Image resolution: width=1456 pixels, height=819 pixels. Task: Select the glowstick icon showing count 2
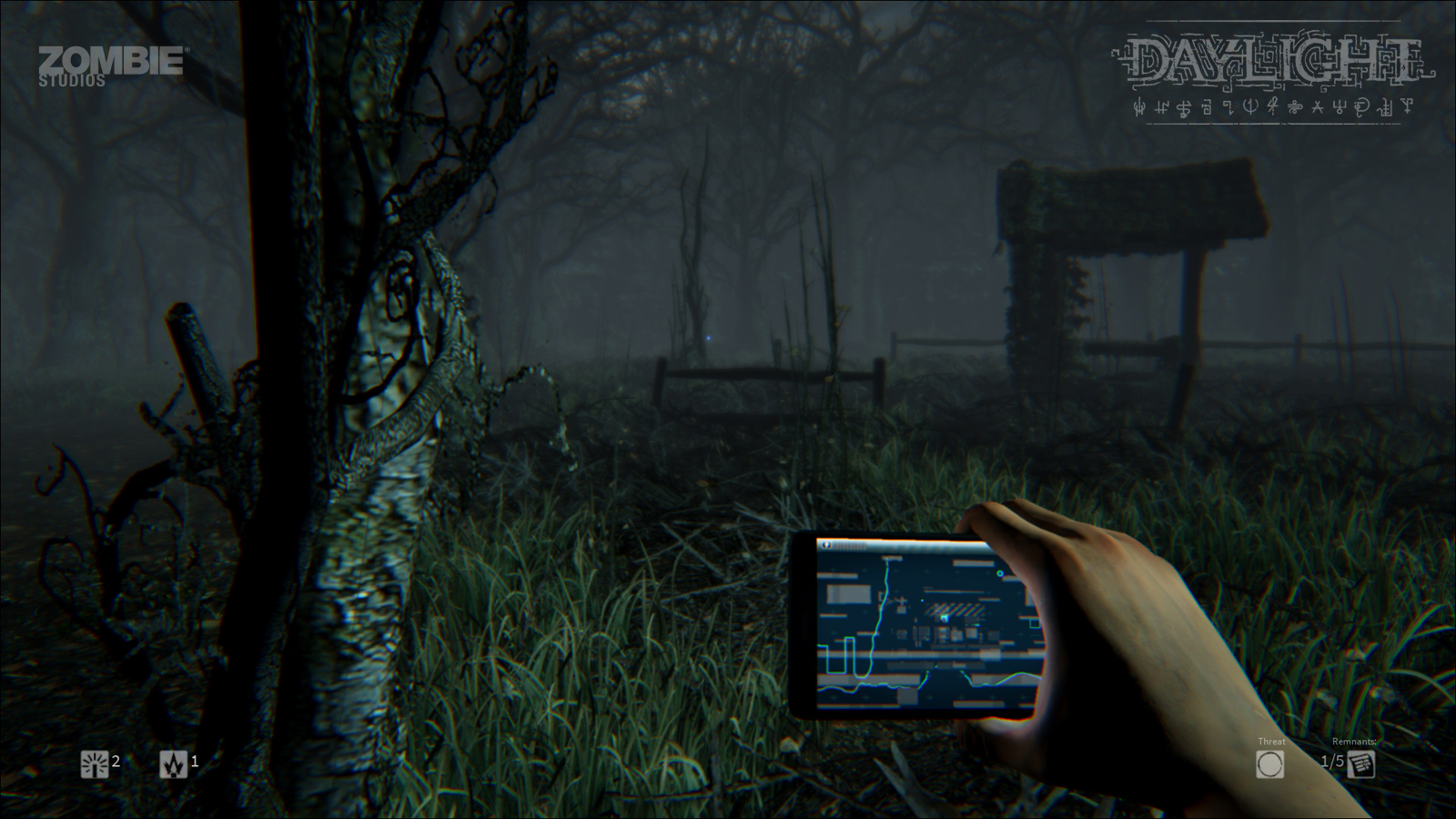pos(96,764)
